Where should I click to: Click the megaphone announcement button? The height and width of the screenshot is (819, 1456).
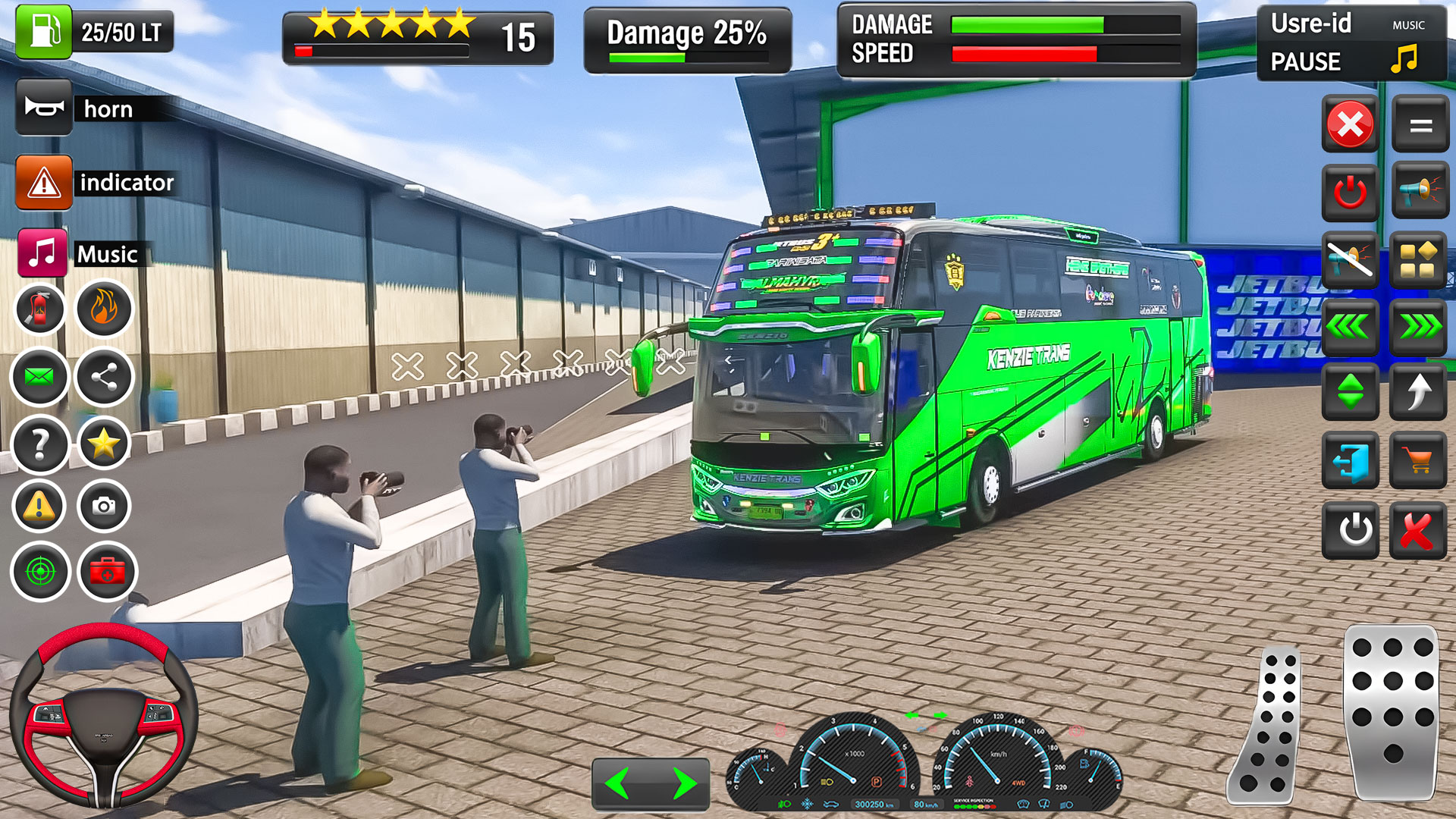[1420, 191]
